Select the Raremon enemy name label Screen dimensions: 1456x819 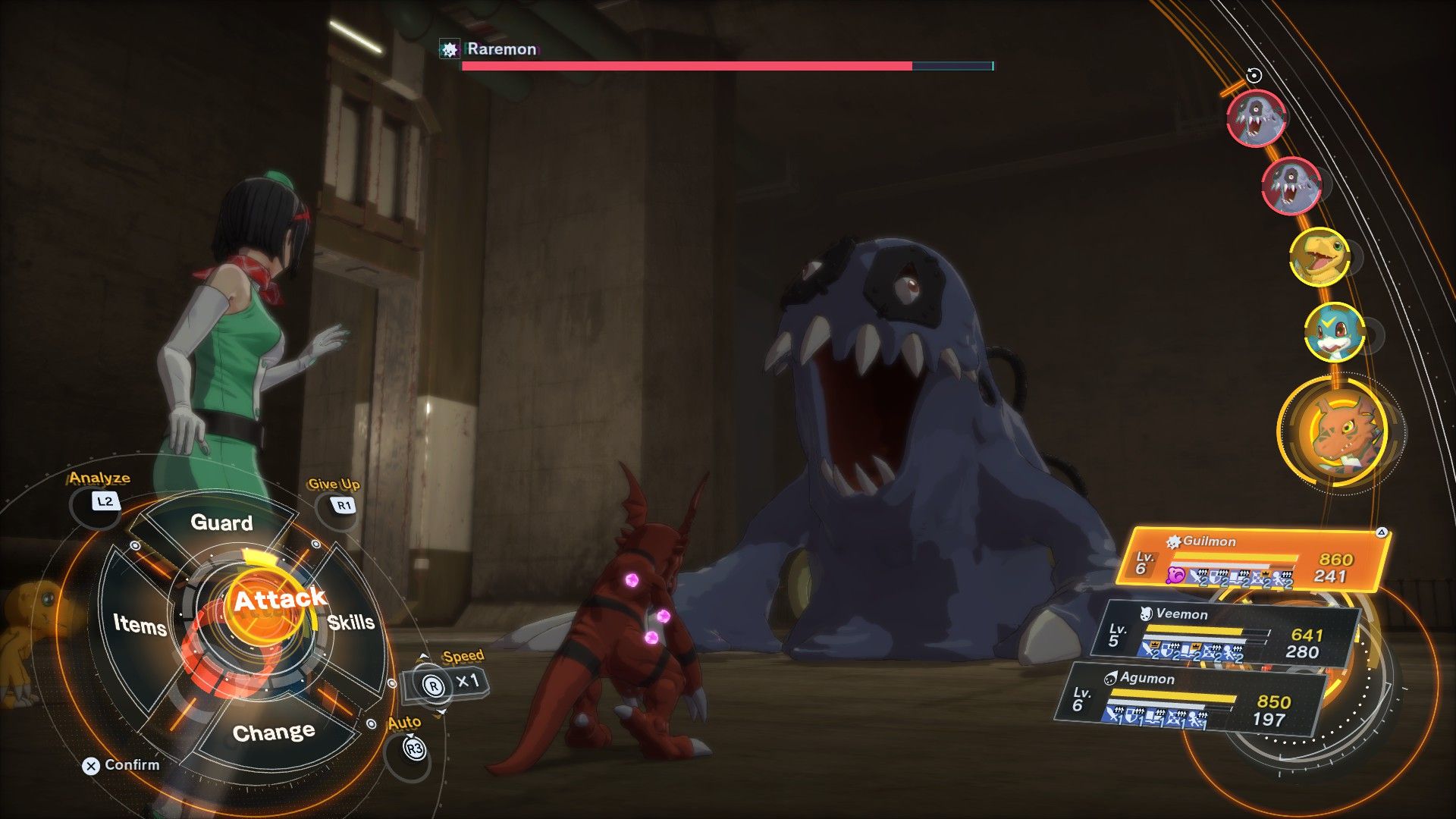(x=501, y=49)
